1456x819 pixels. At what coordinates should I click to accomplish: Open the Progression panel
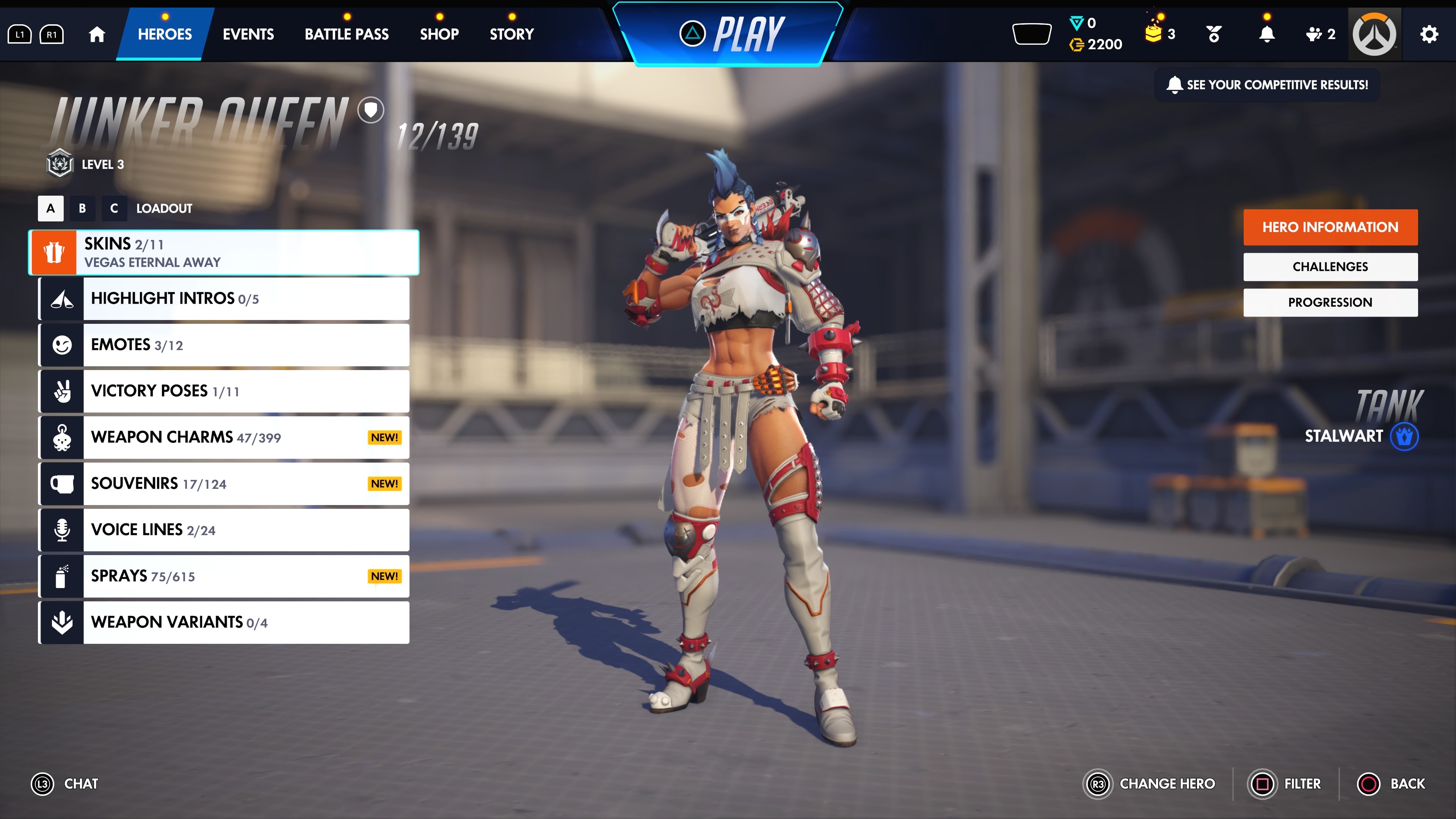click(x=1330, y=303)
